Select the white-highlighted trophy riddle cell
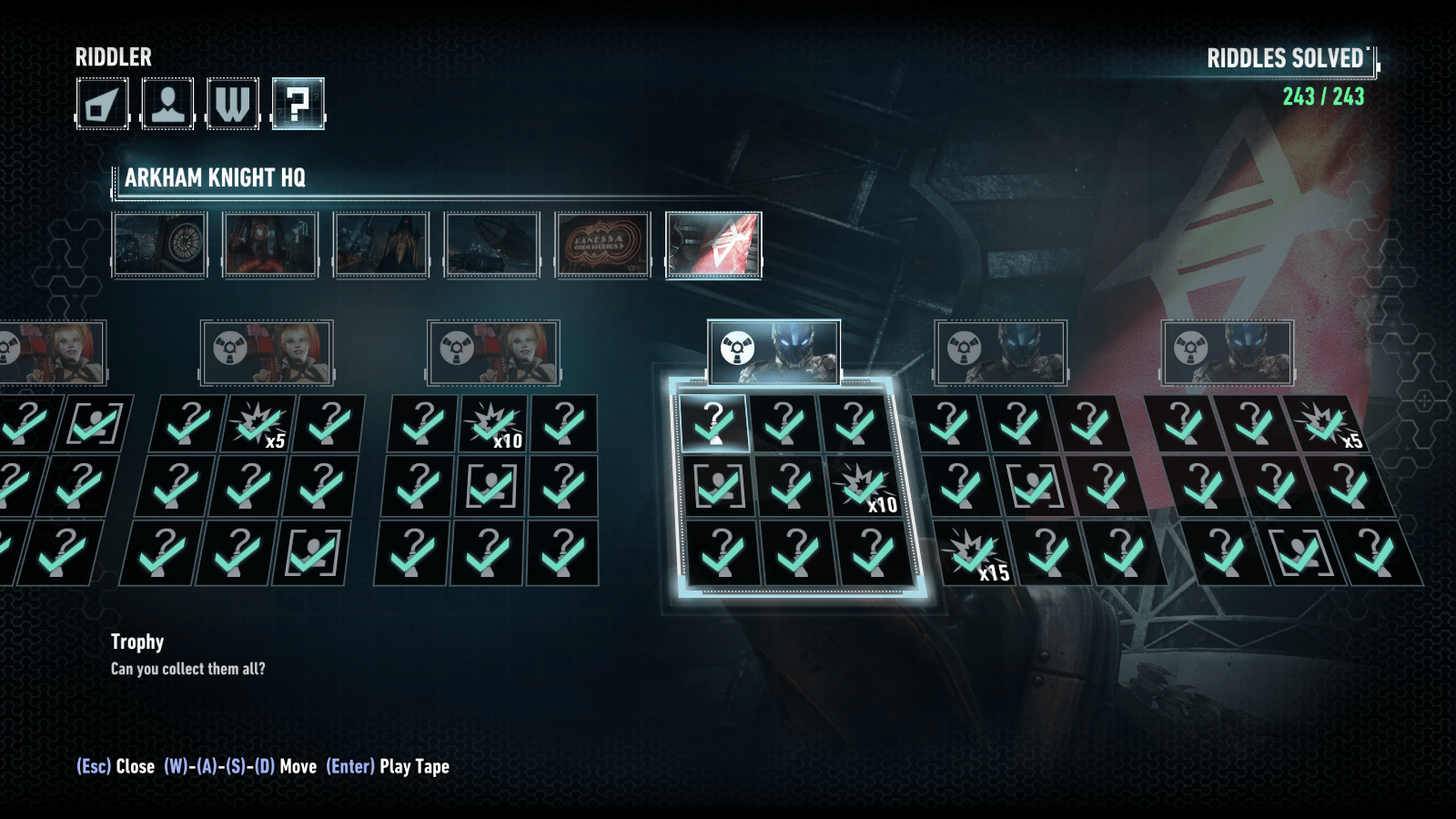Image resolution: width=1456 pixels, height=819 pixels. [714, 423]
